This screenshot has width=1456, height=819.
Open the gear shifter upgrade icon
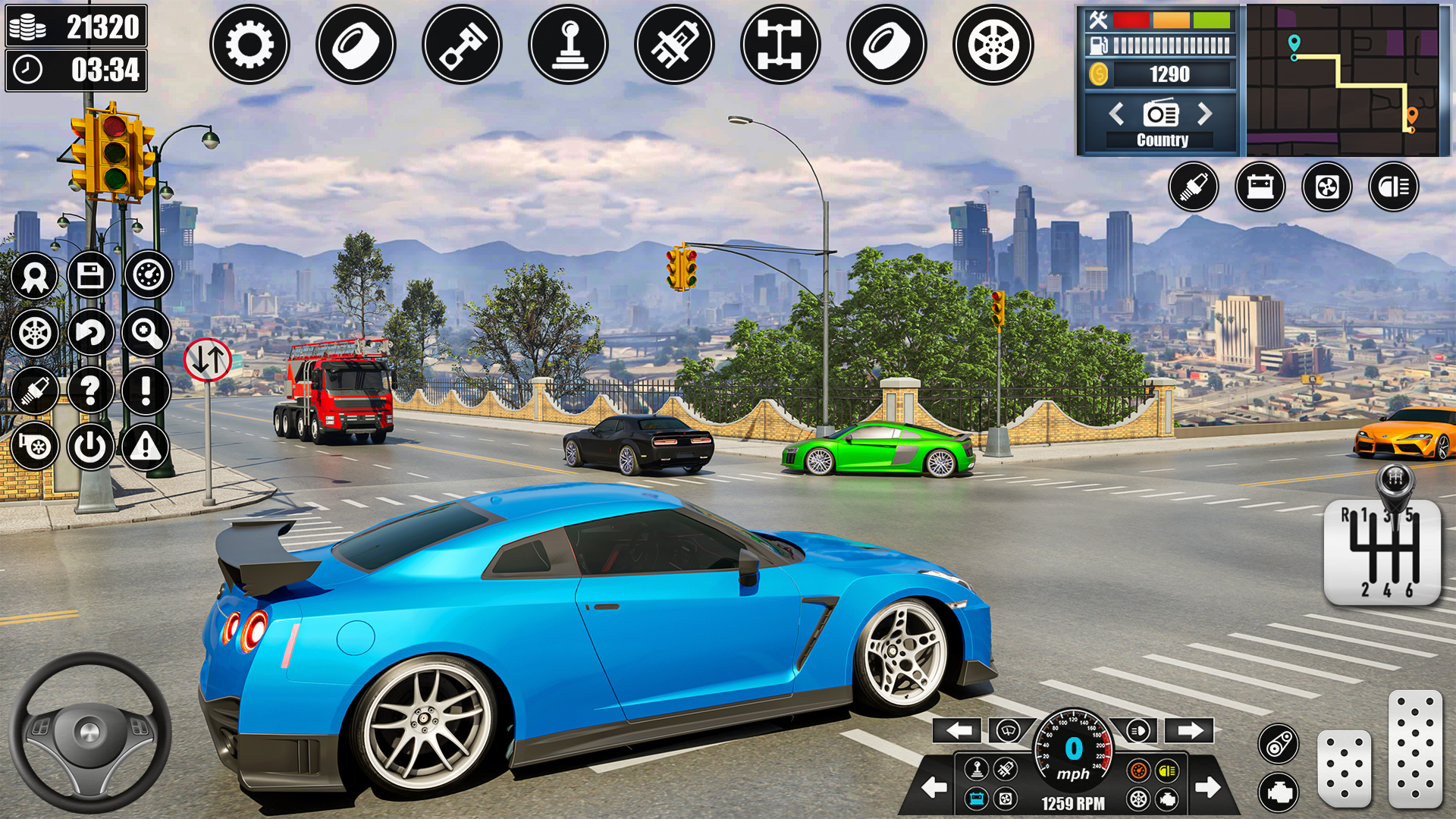coord(569,44)
